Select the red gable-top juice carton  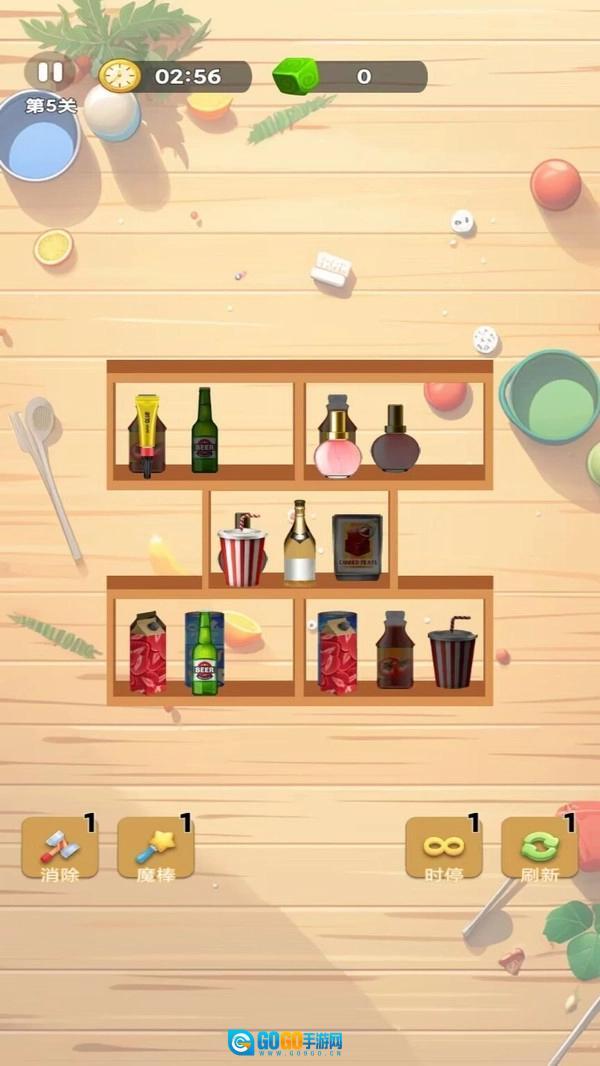148,653
